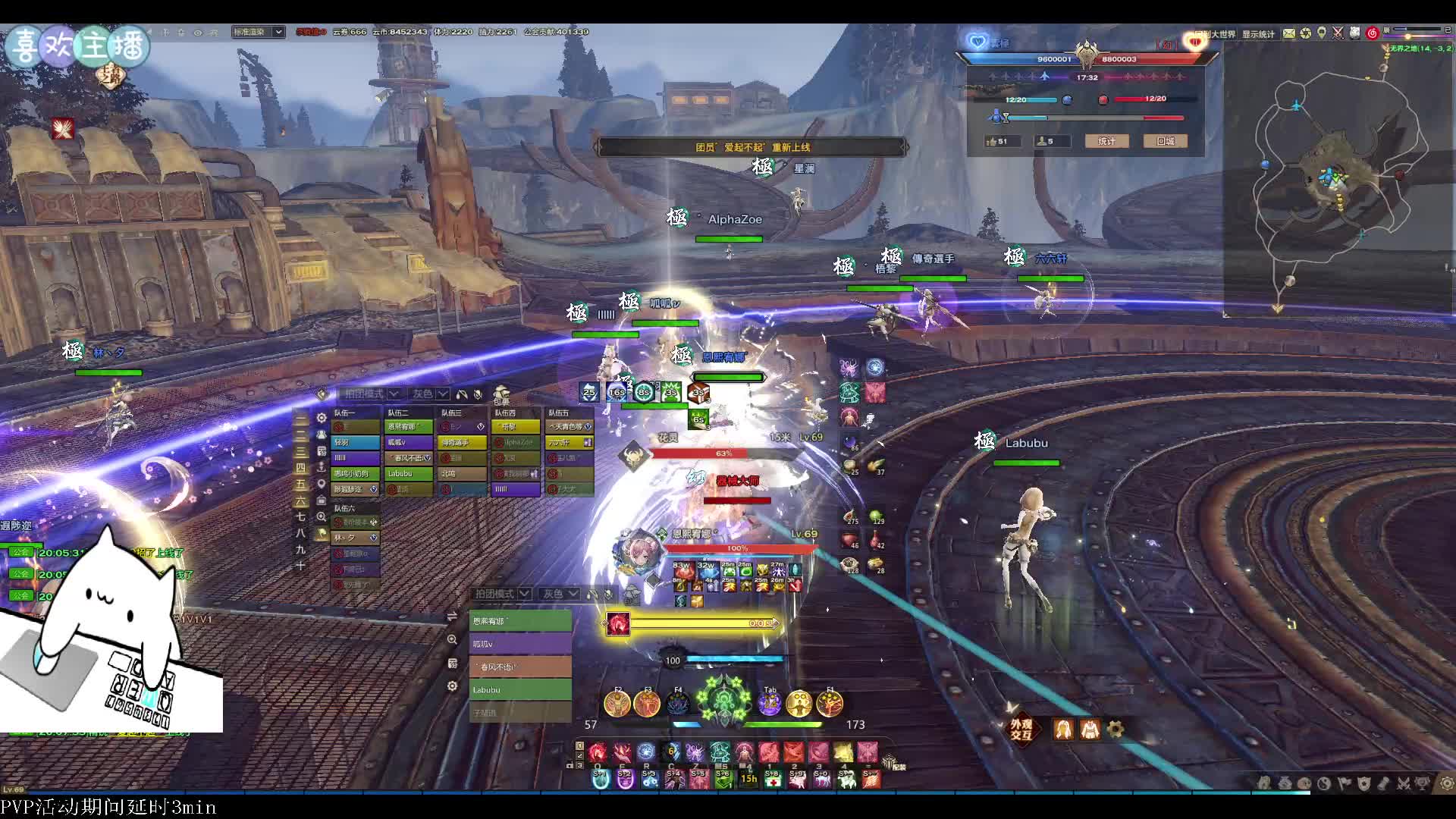Click the 统计 statistics button
The height and width of the screenshot is (819, 1456).
click(x=1106, y=141)
